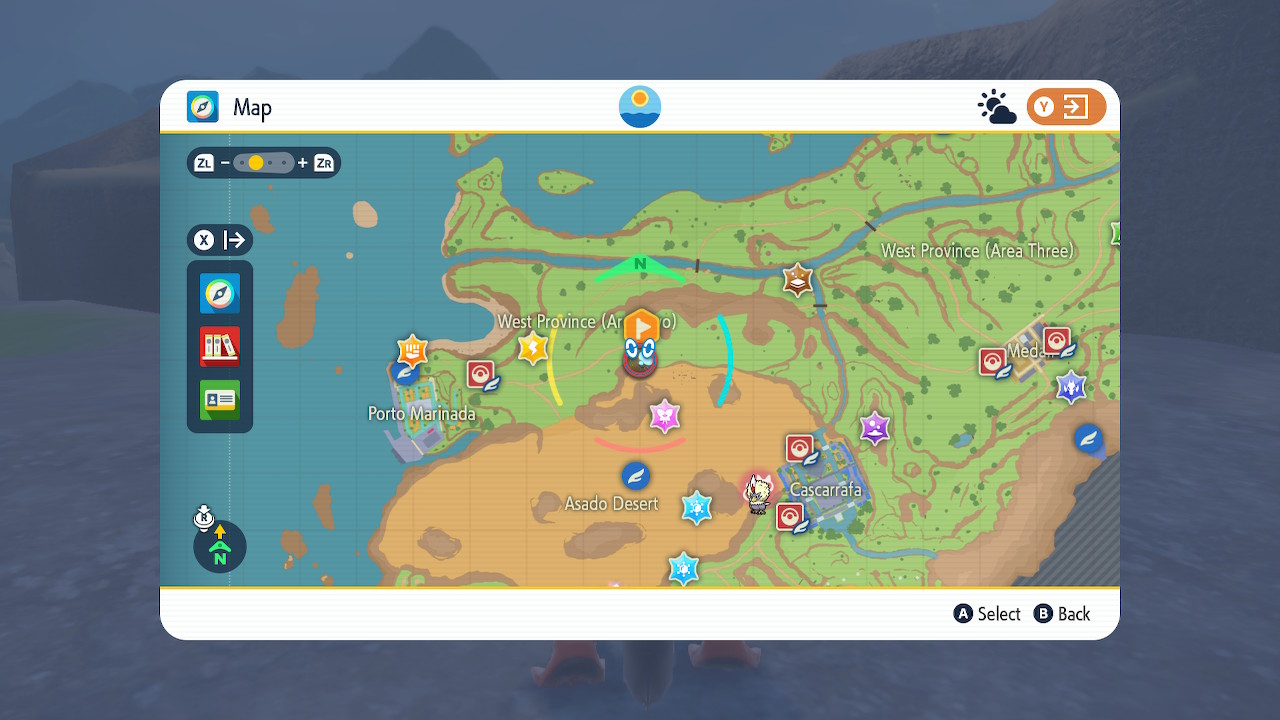Click the weather forecast icon in the top bar

997,105
